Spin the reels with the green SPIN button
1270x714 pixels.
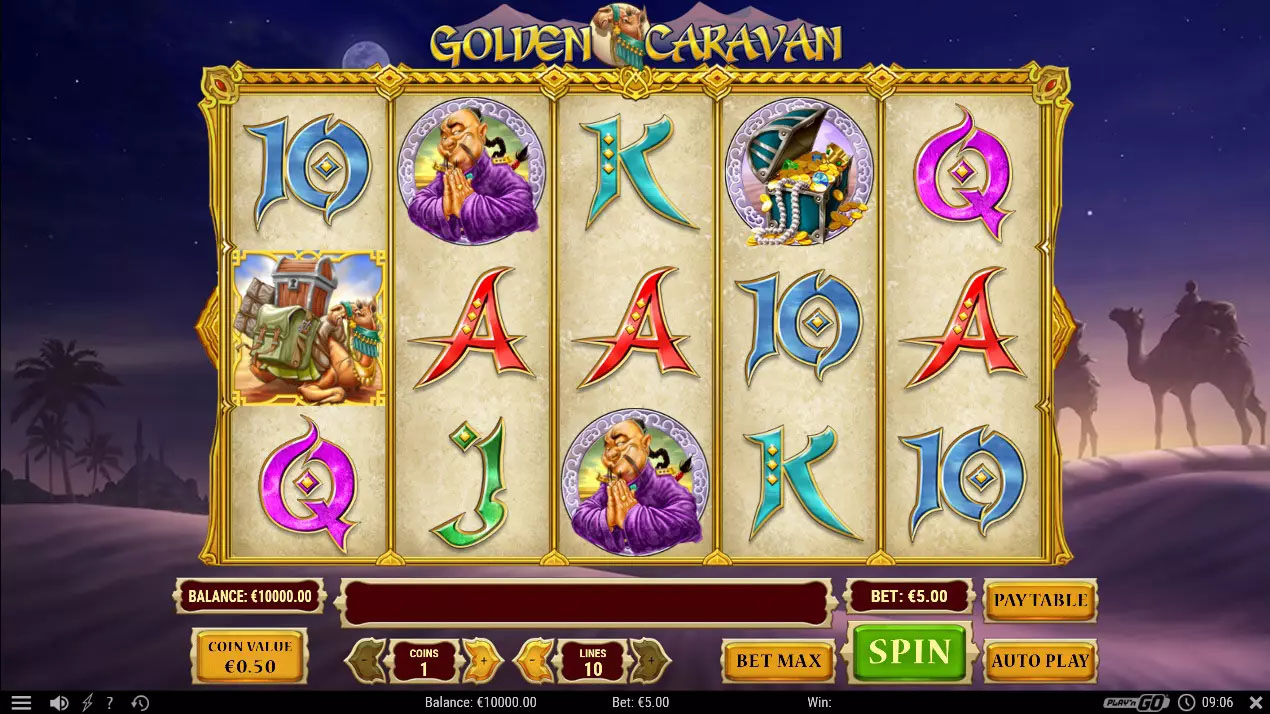(909, 653)
